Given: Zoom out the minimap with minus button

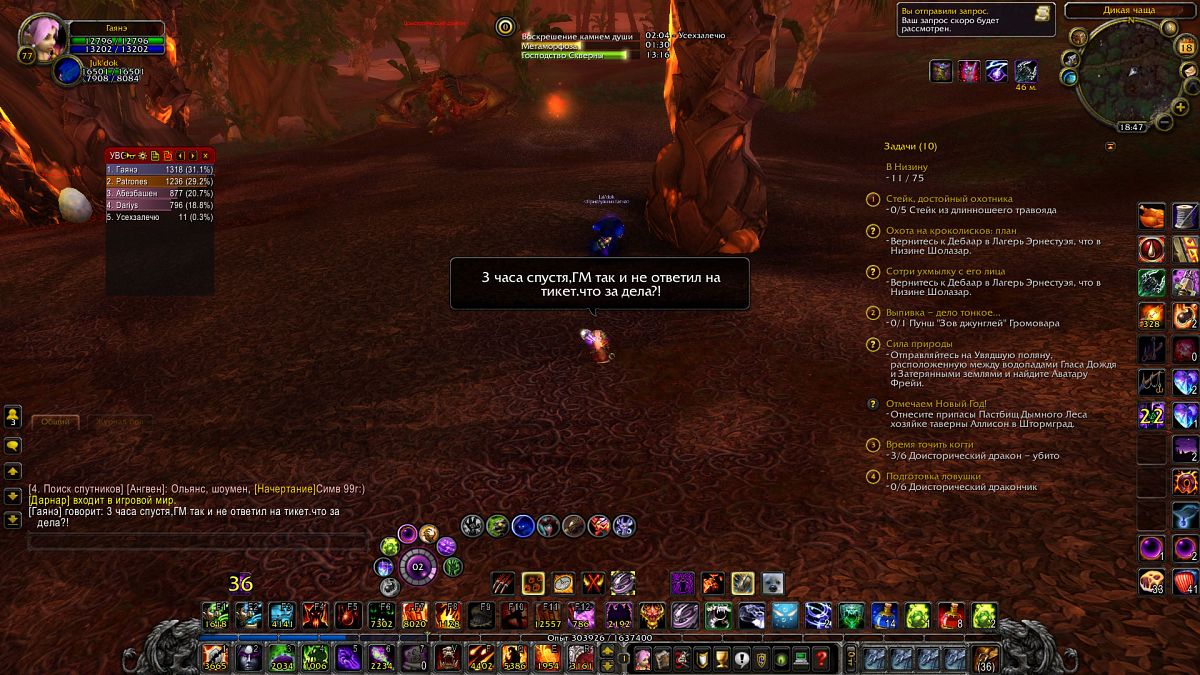Looking at the screenshot, I should (x=1165, y=122).
